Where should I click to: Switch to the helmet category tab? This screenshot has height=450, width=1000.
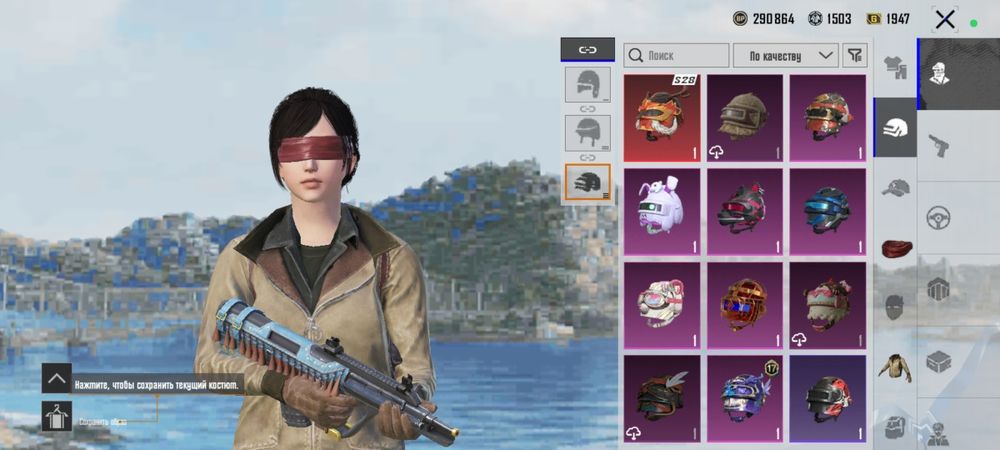coord(895,127)
